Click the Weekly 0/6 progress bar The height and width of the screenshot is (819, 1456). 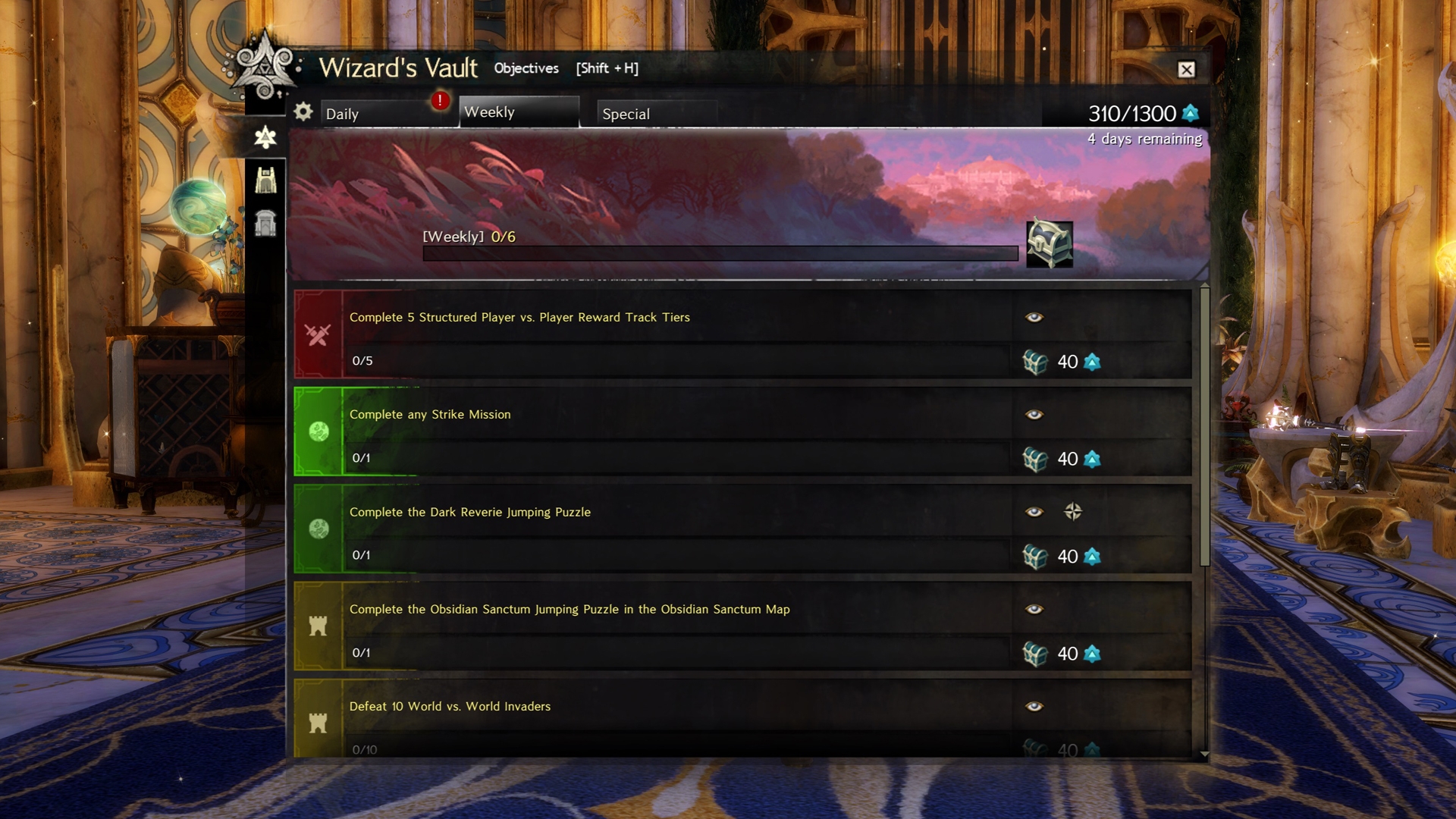coord(720,253)
